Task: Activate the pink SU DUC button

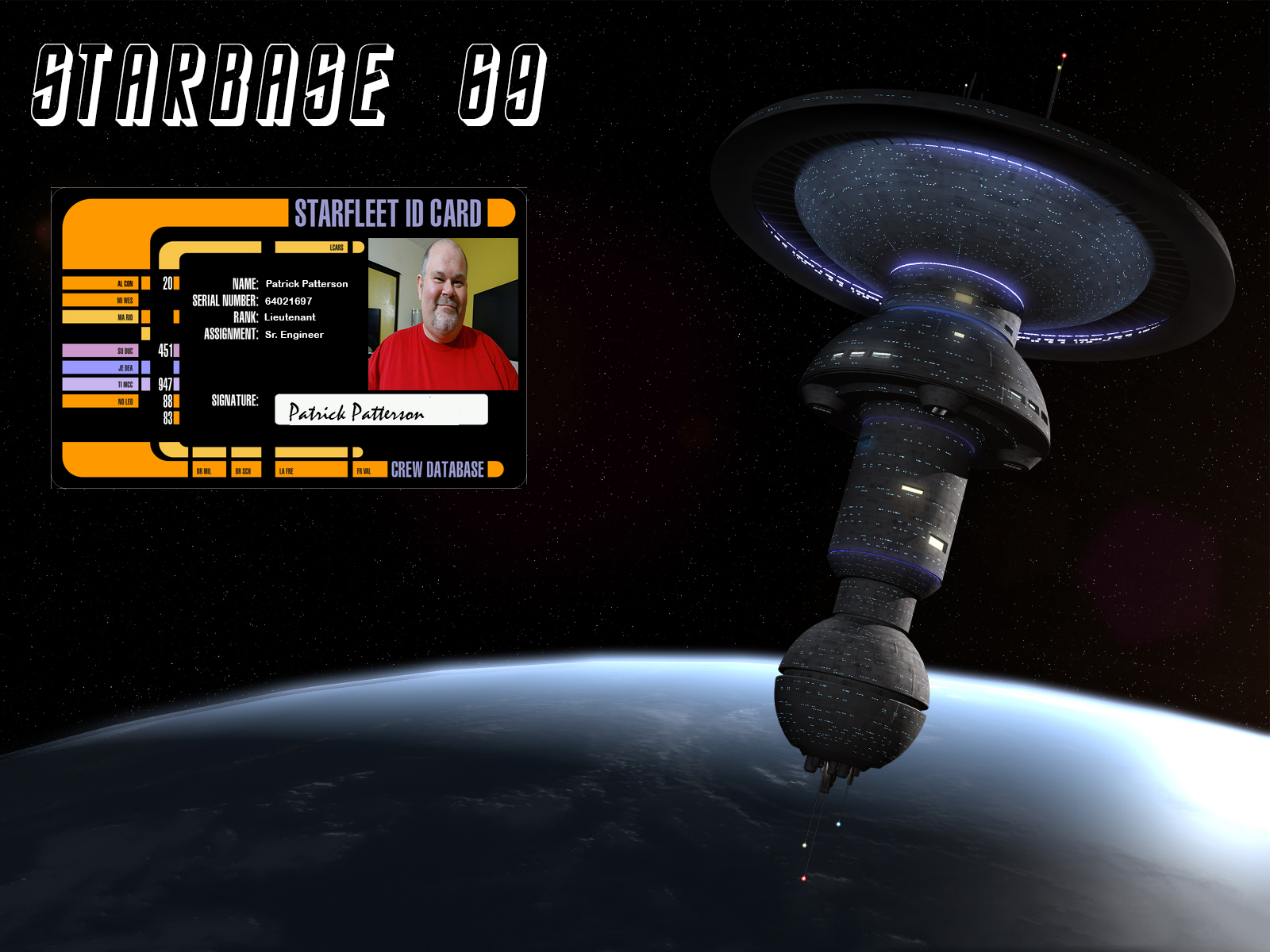Action: pos(101,351)
